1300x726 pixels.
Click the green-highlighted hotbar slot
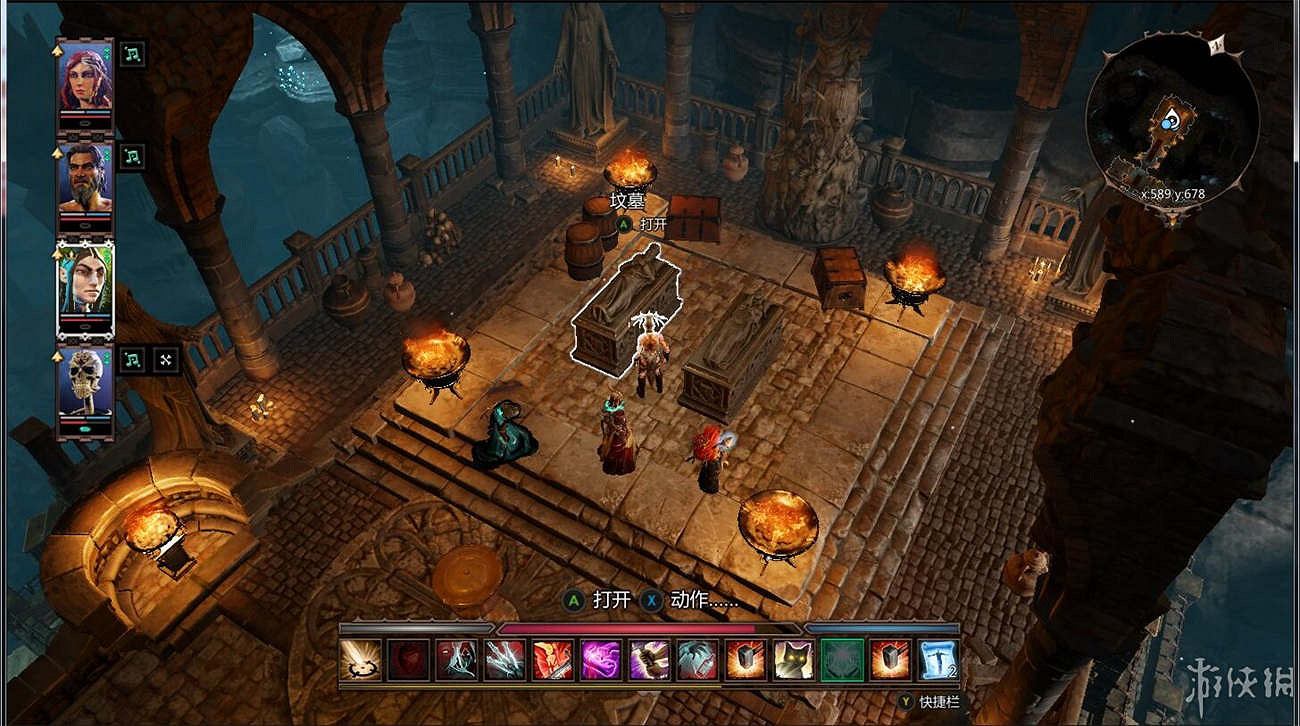pos(841,660)
